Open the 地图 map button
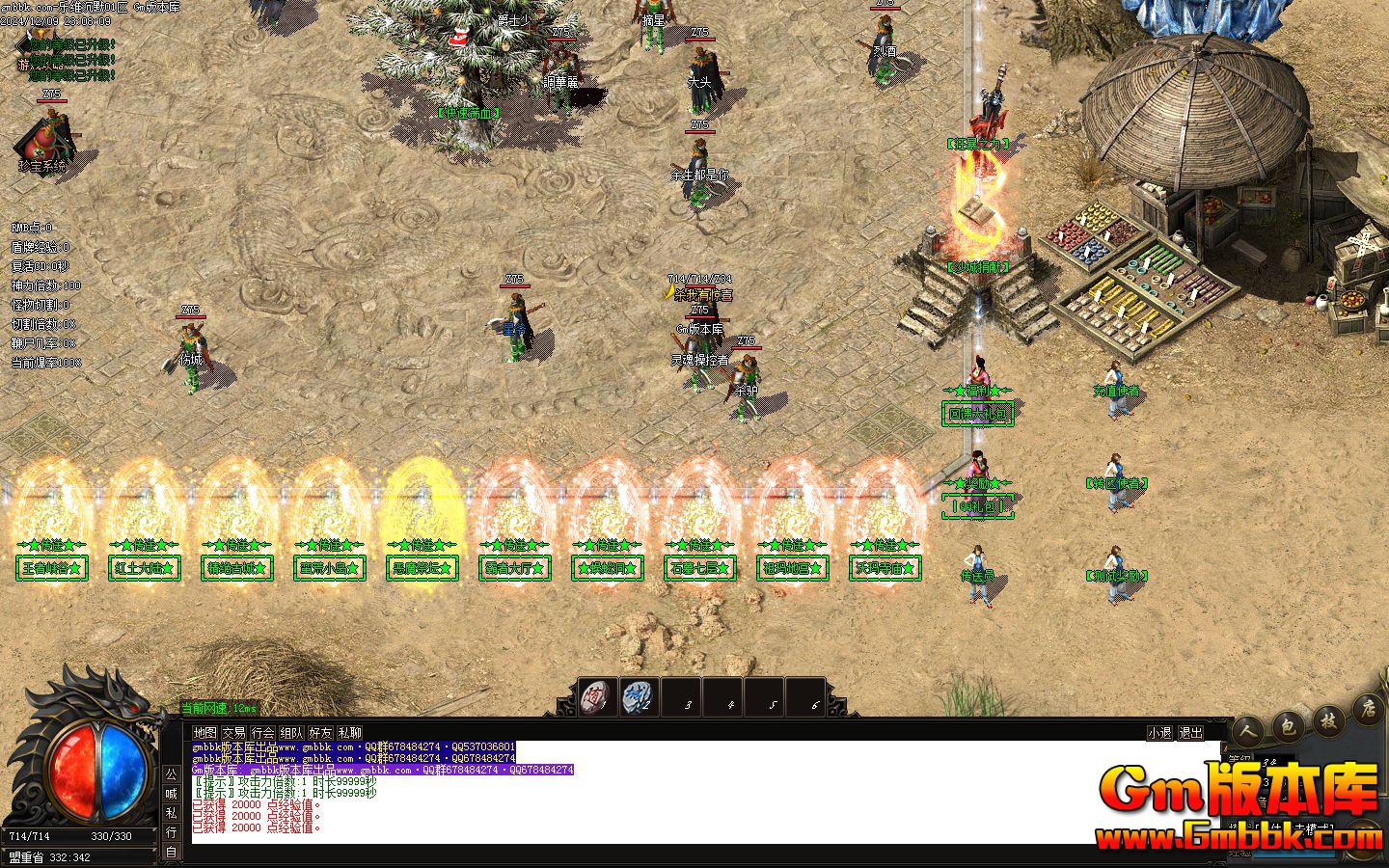Image resolution: width=1389 pixels, height=868 pixels. pos(204,733)
